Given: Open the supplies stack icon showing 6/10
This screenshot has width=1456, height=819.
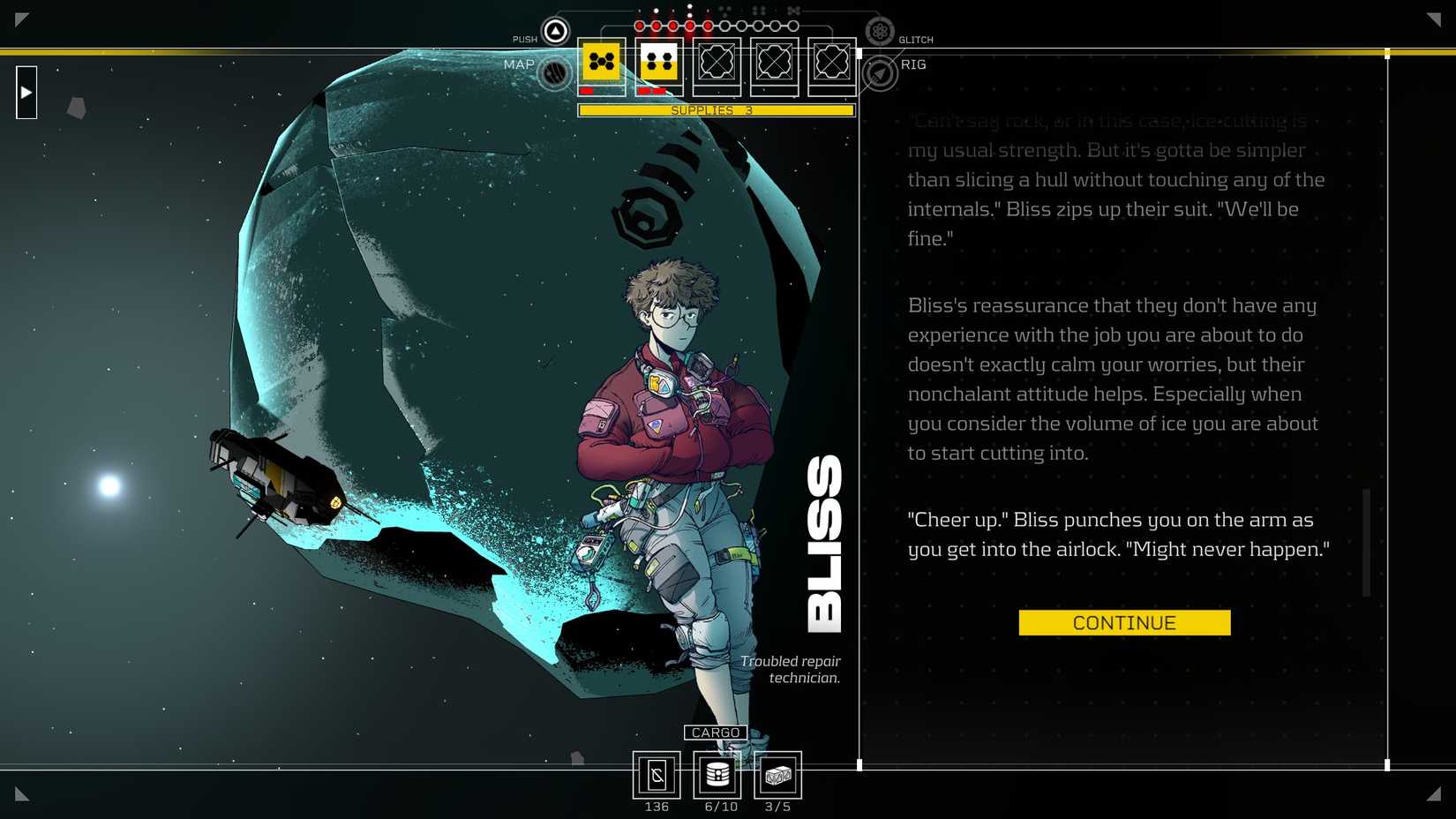Looking at the screenshot, I should pyautogui.click(x=717, y=775).
